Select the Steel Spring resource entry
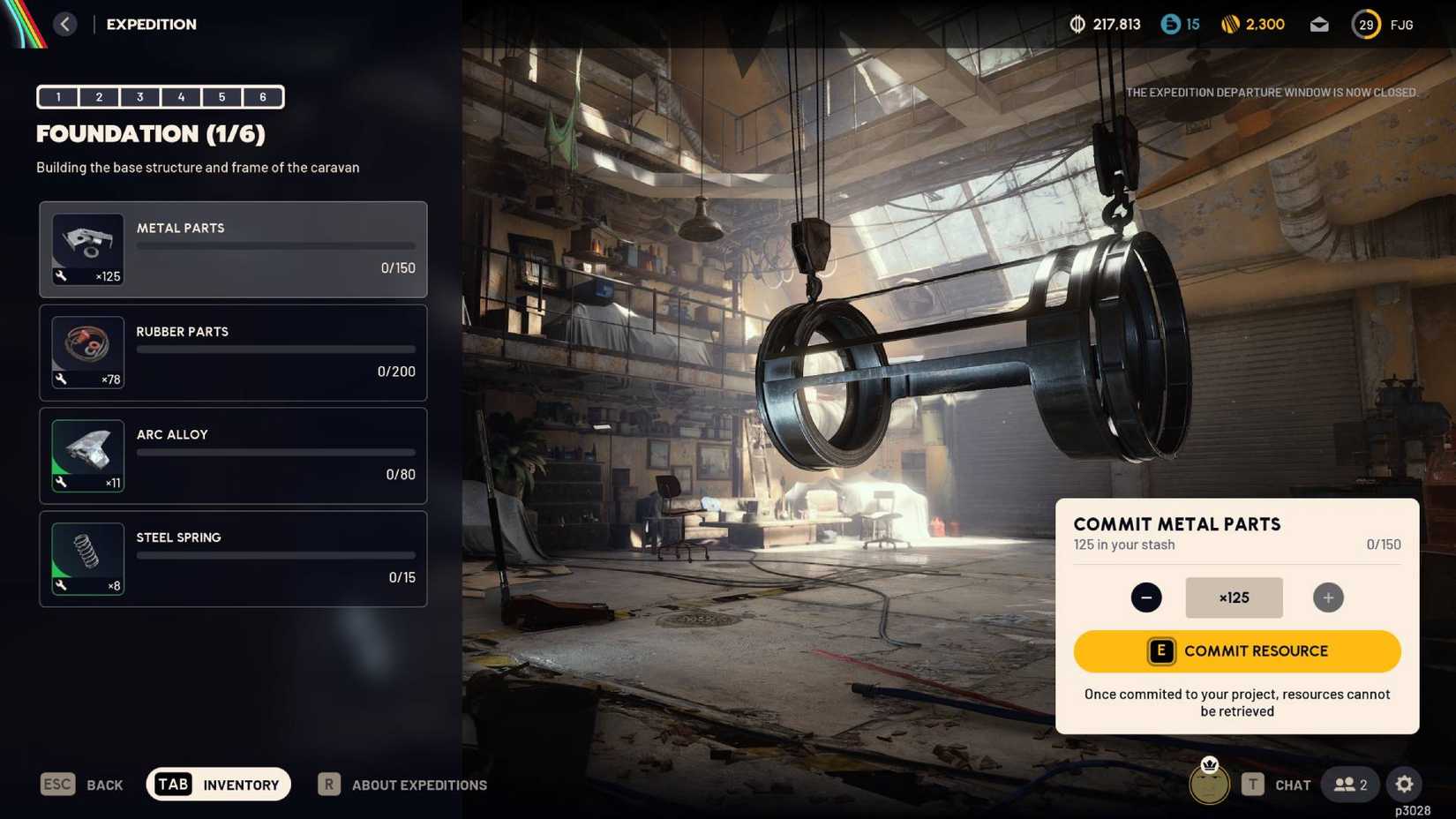This screenshot has height=819, width=1456. [232, 559]
